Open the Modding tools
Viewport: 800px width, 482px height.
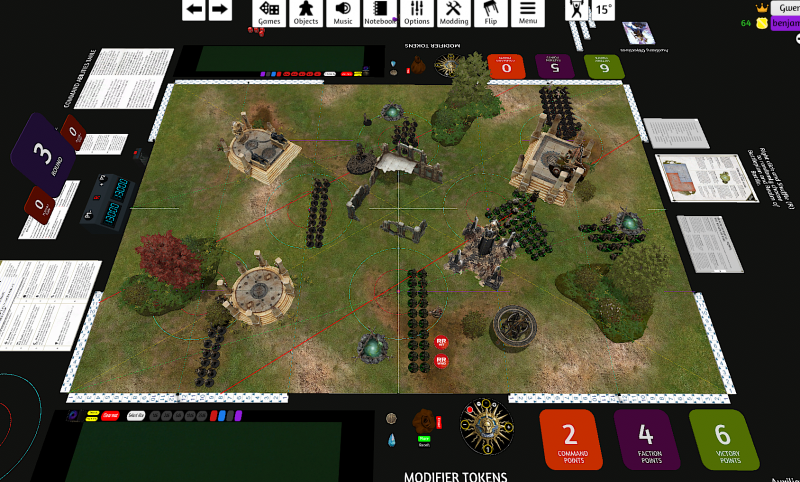point(454,12)
